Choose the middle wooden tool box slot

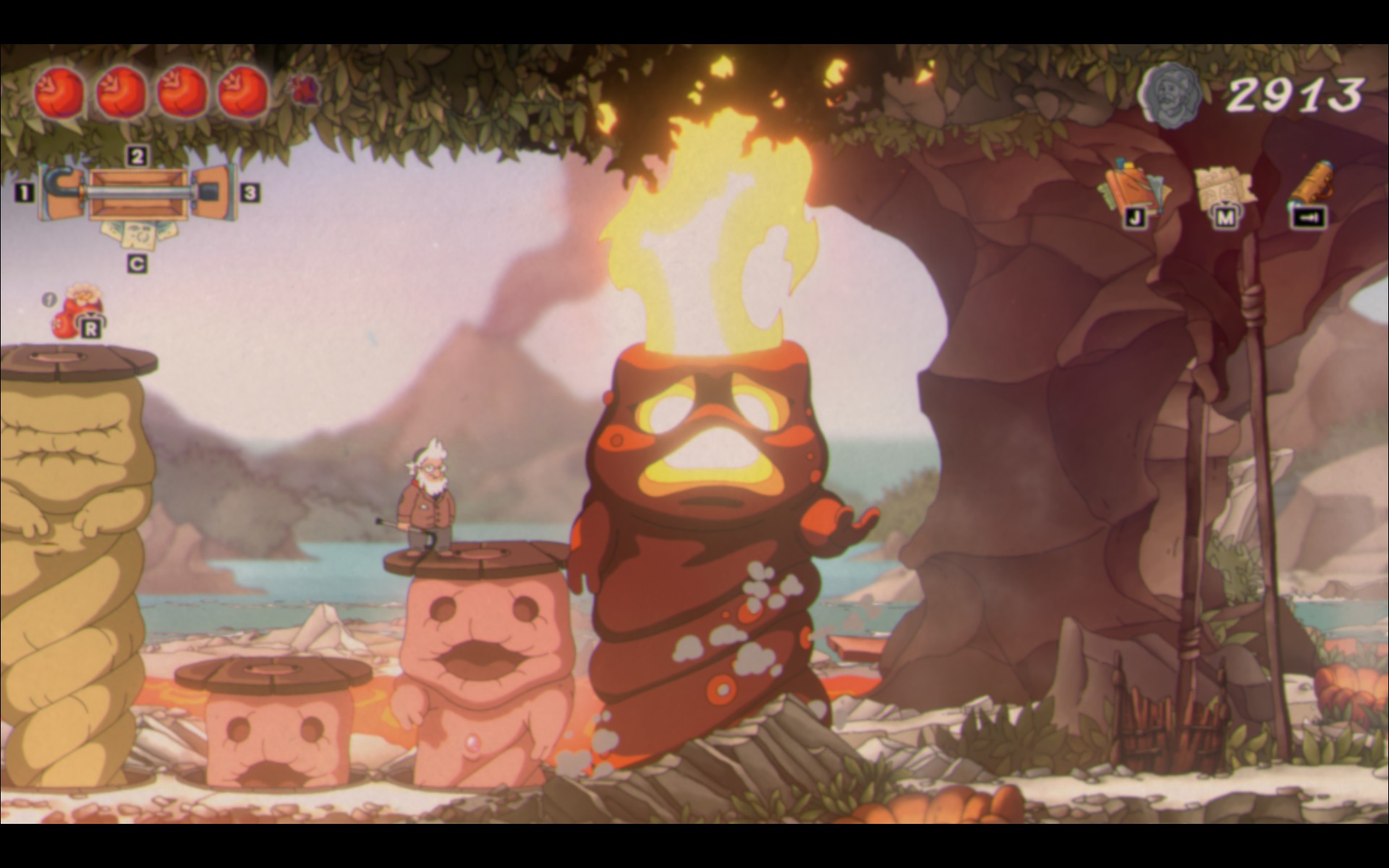coord(137,193)
